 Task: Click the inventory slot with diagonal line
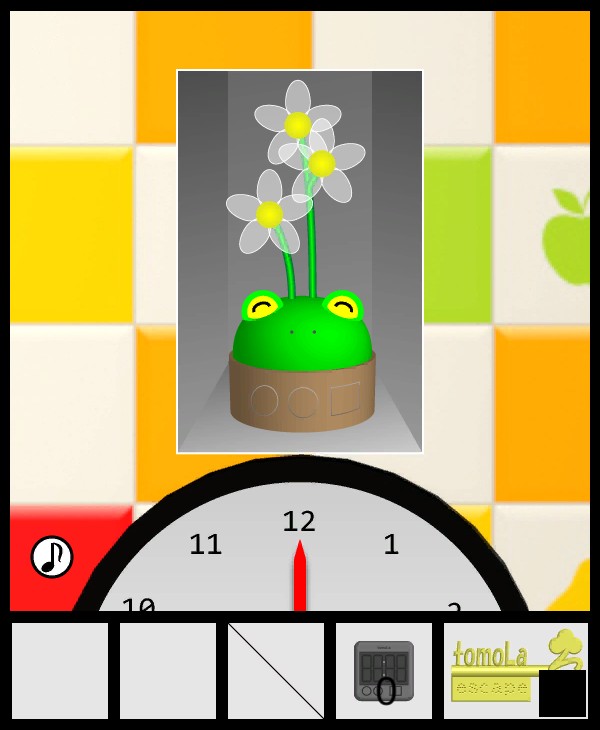[x=276, y=671]
